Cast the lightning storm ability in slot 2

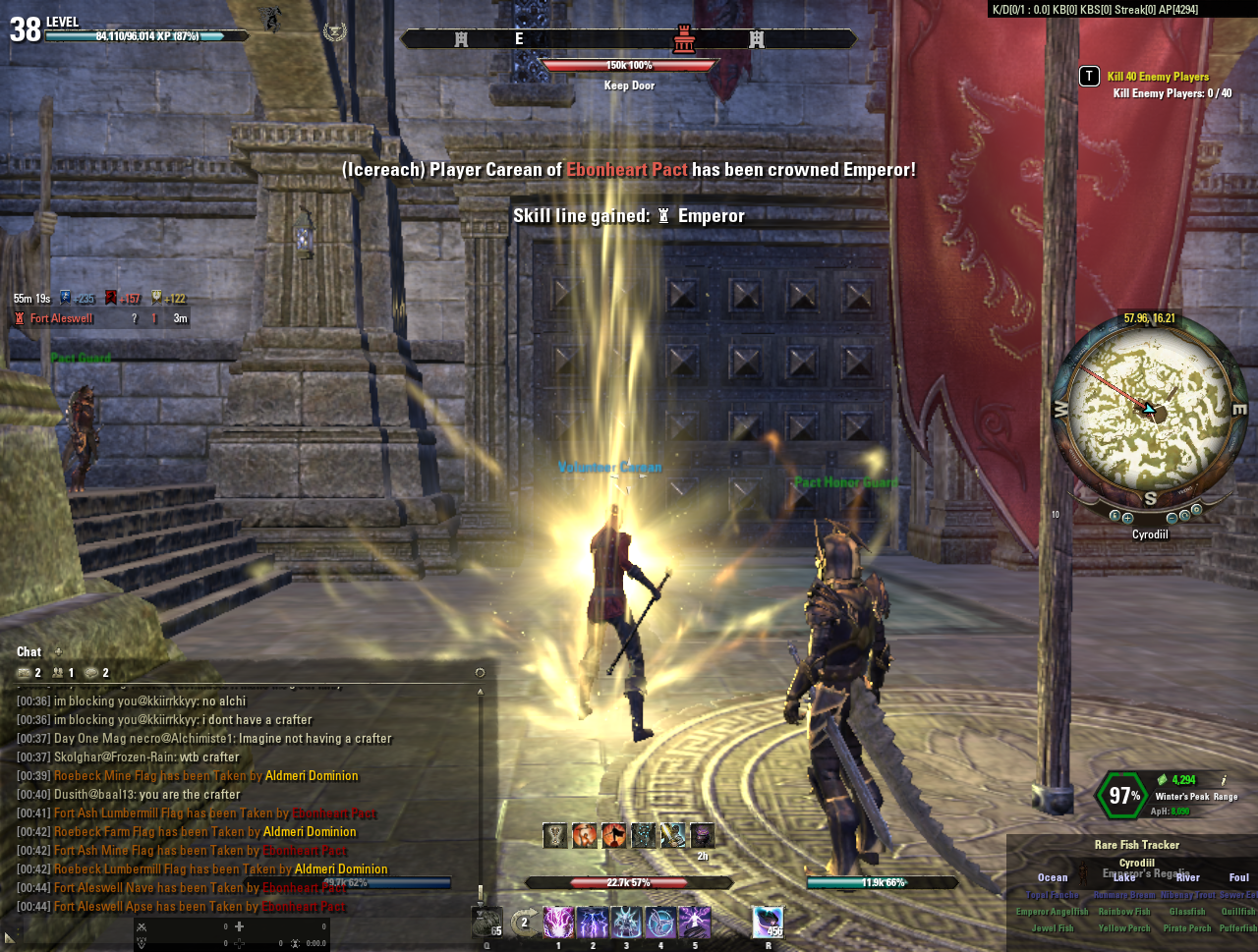pos(593,923)
